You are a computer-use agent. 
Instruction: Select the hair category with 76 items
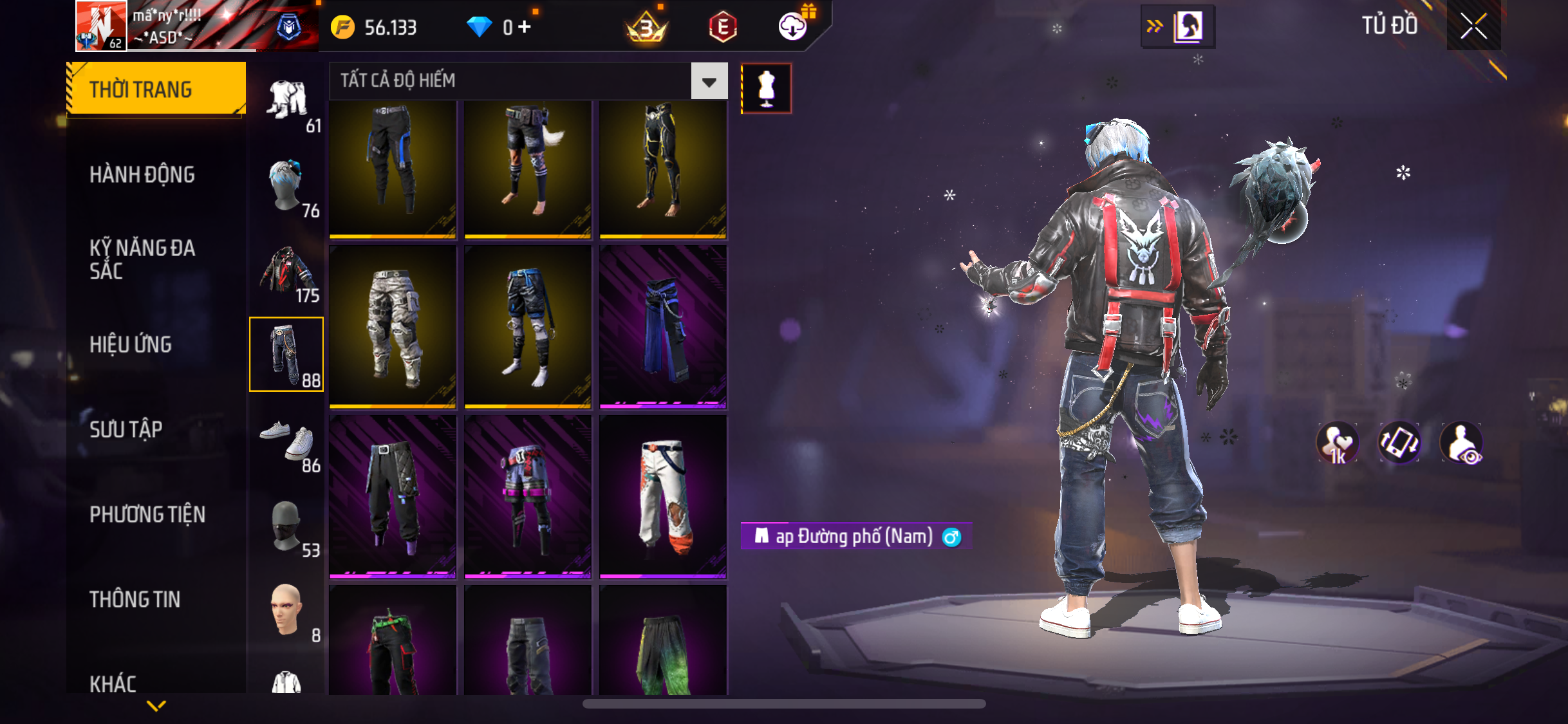[x=287, y=187]
